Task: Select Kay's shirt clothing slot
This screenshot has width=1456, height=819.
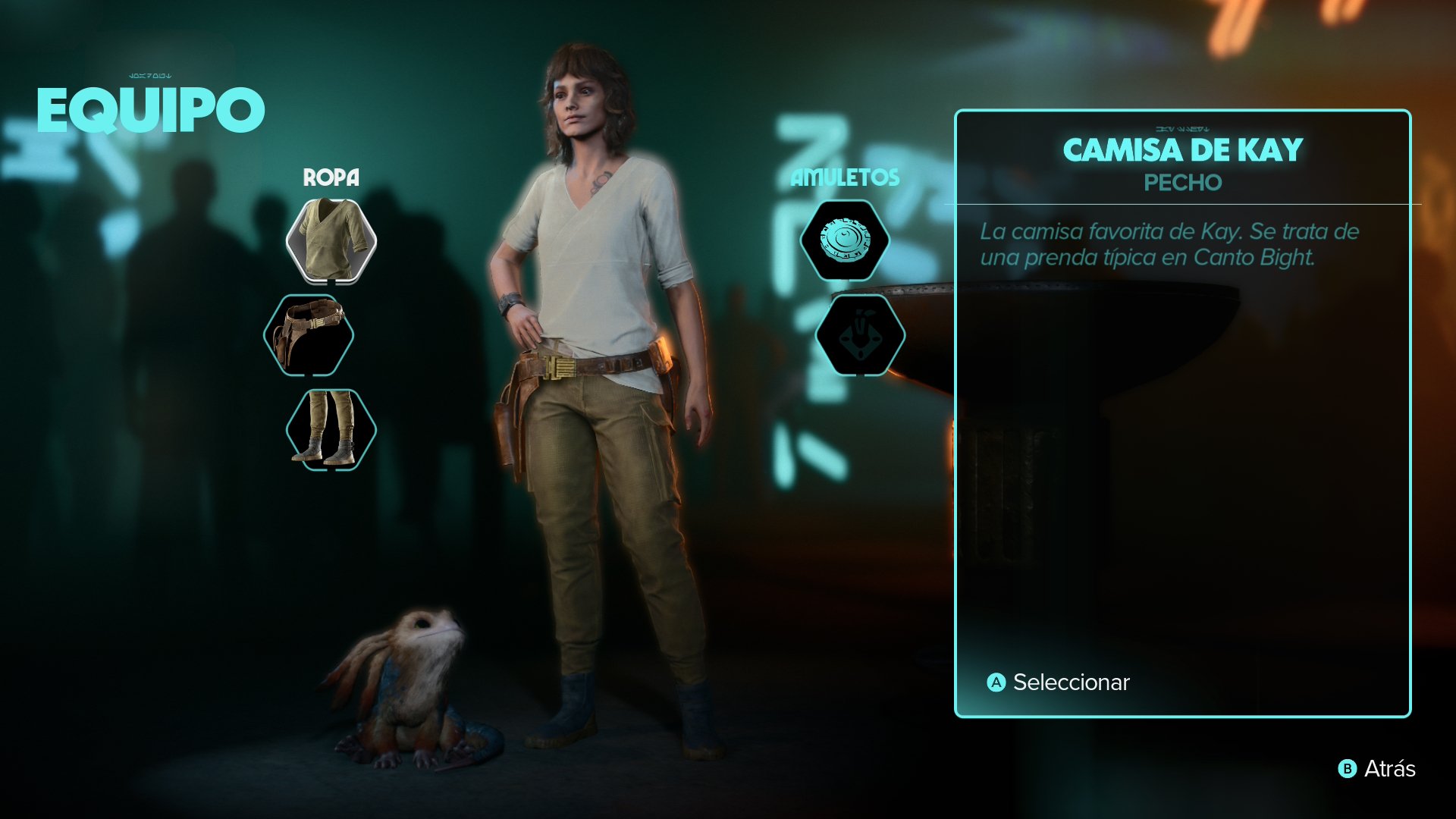Action: (331, 241)
